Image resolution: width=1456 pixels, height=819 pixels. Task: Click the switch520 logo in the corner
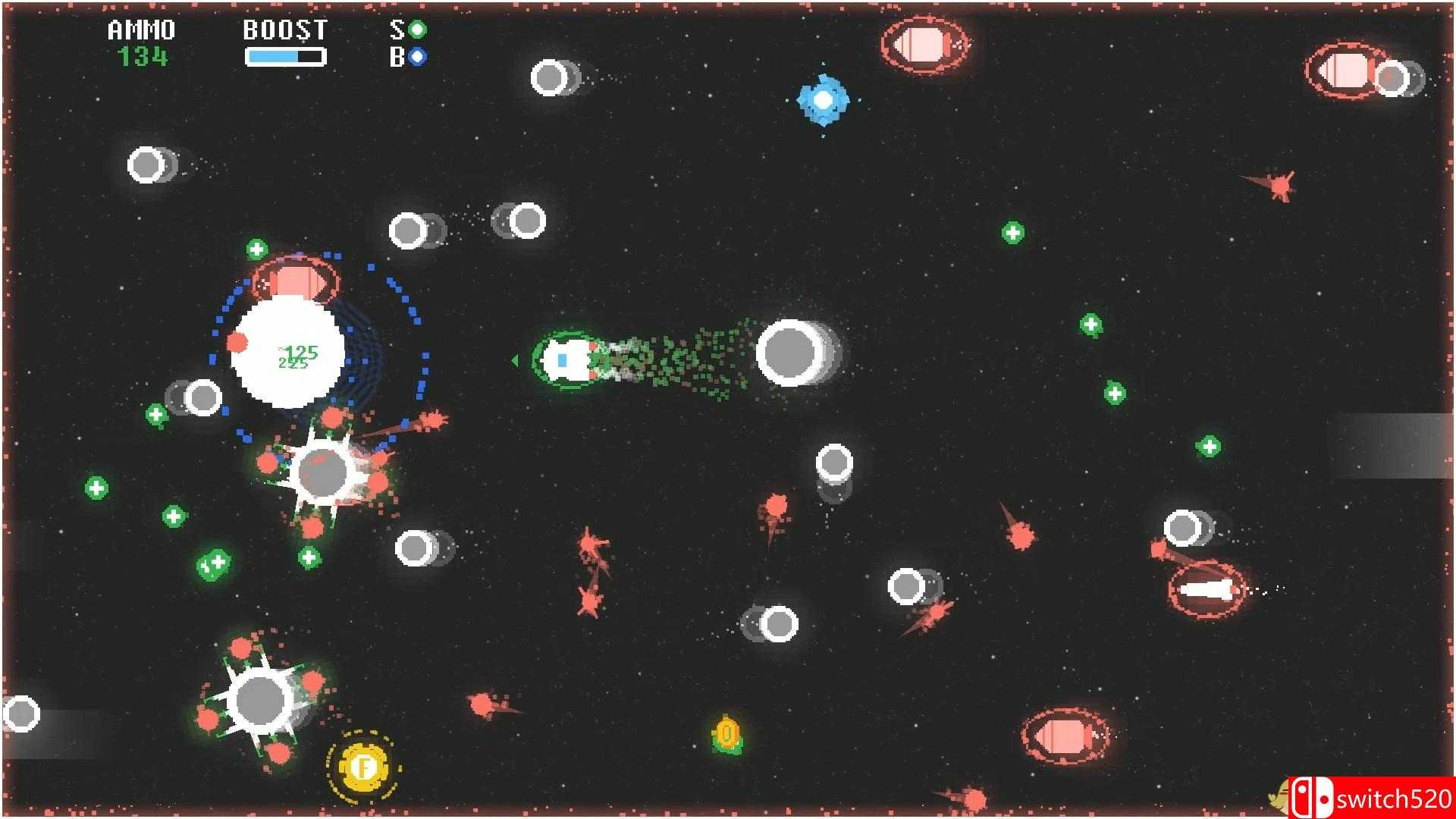click(1373, 798)
